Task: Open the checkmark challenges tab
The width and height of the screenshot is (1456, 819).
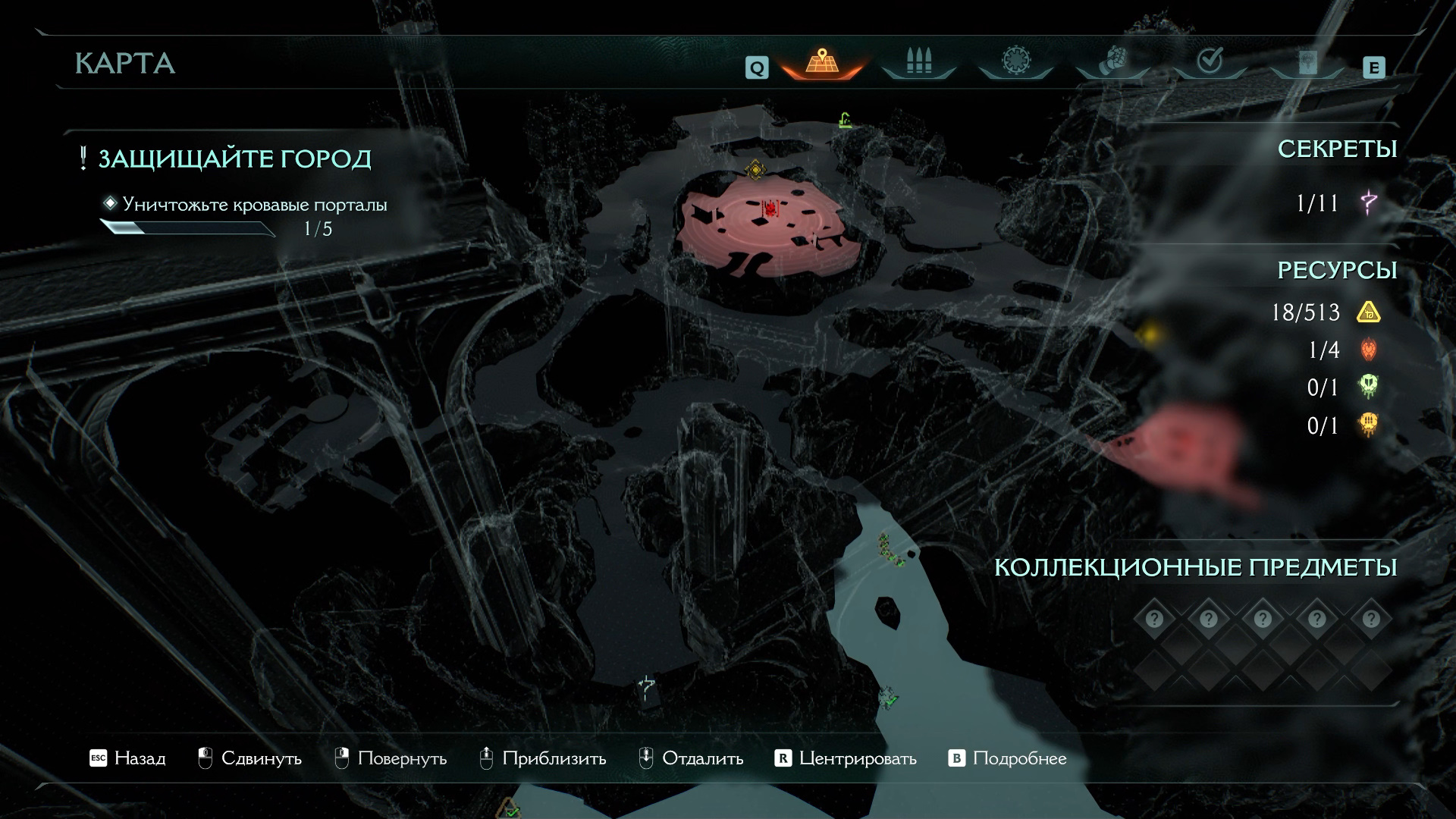Action: (x=1209, y=61)
